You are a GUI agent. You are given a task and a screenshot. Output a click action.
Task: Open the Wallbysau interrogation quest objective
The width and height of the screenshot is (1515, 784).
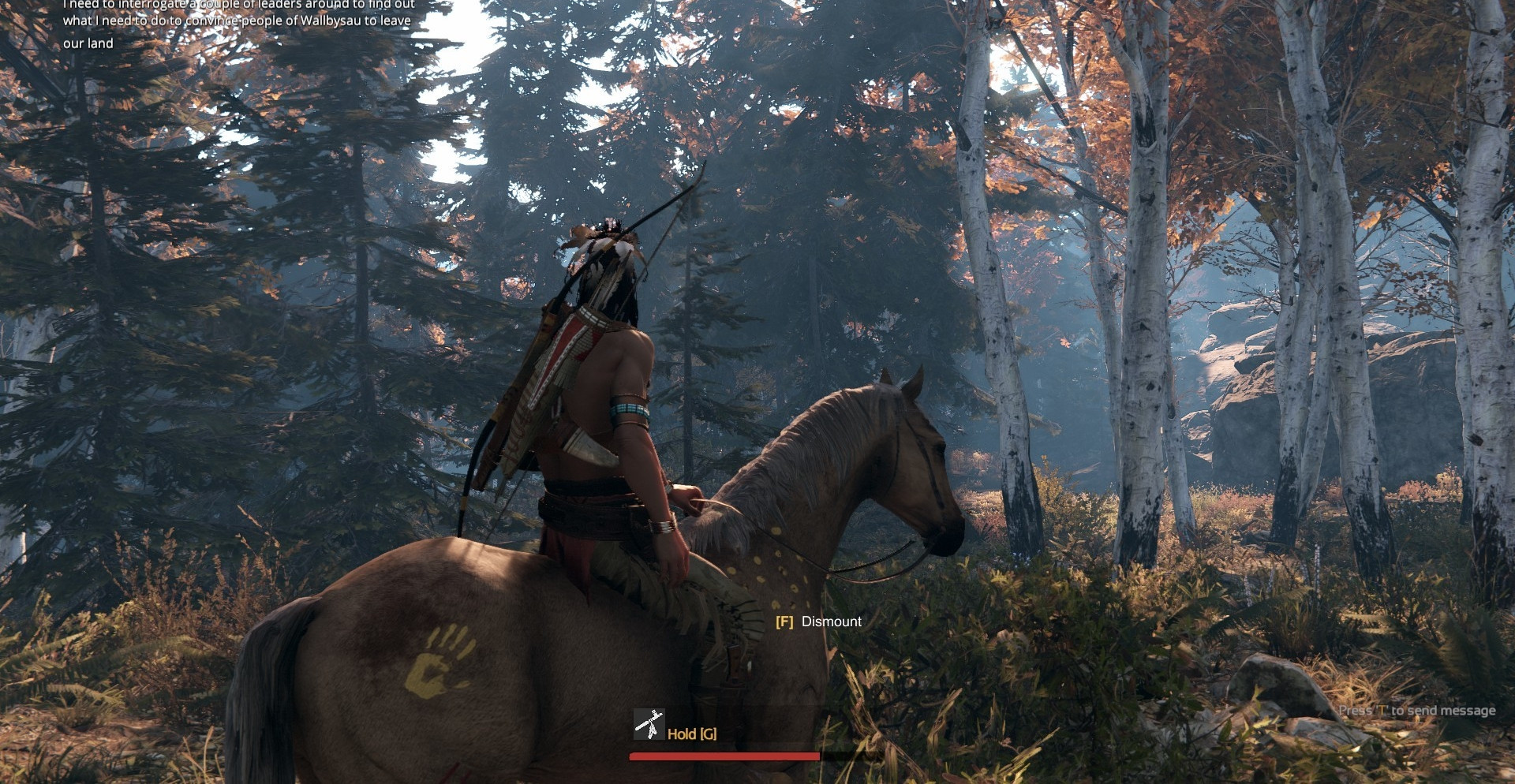(238, 22)
